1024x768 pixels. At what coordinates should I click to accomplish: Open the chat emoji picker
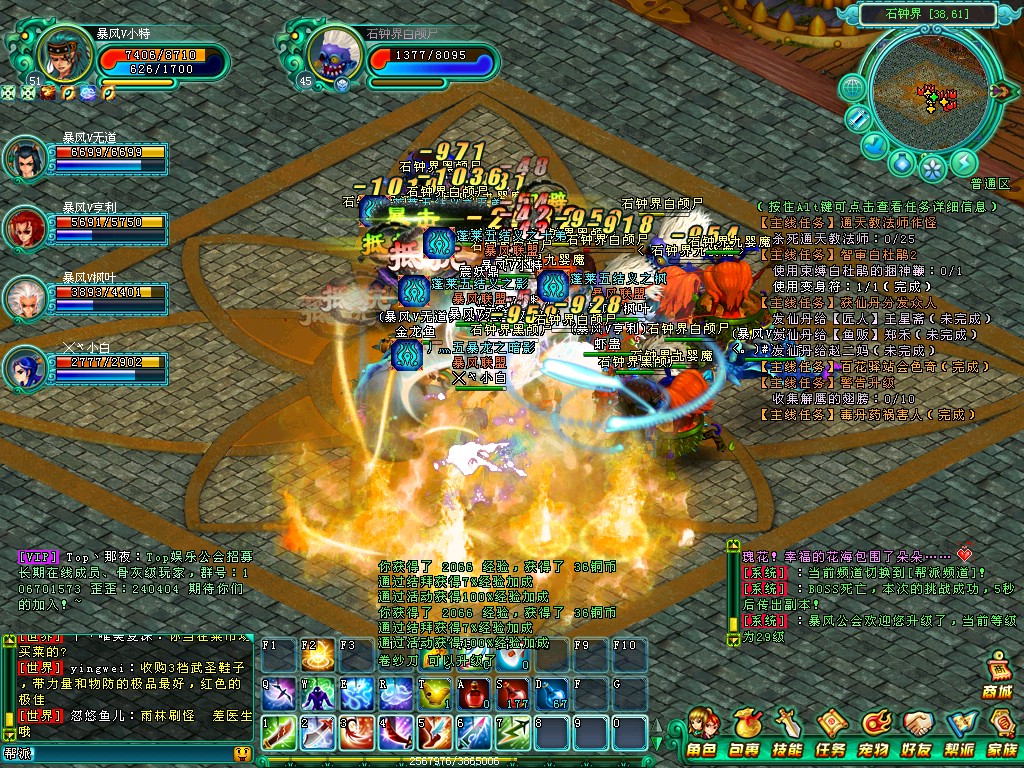tap(242, 753)
